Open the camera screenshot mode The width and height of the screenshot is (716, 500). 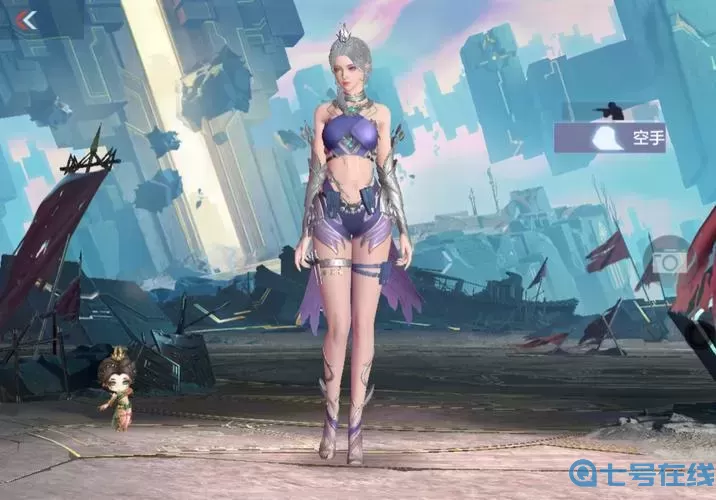tap(668, 260)
